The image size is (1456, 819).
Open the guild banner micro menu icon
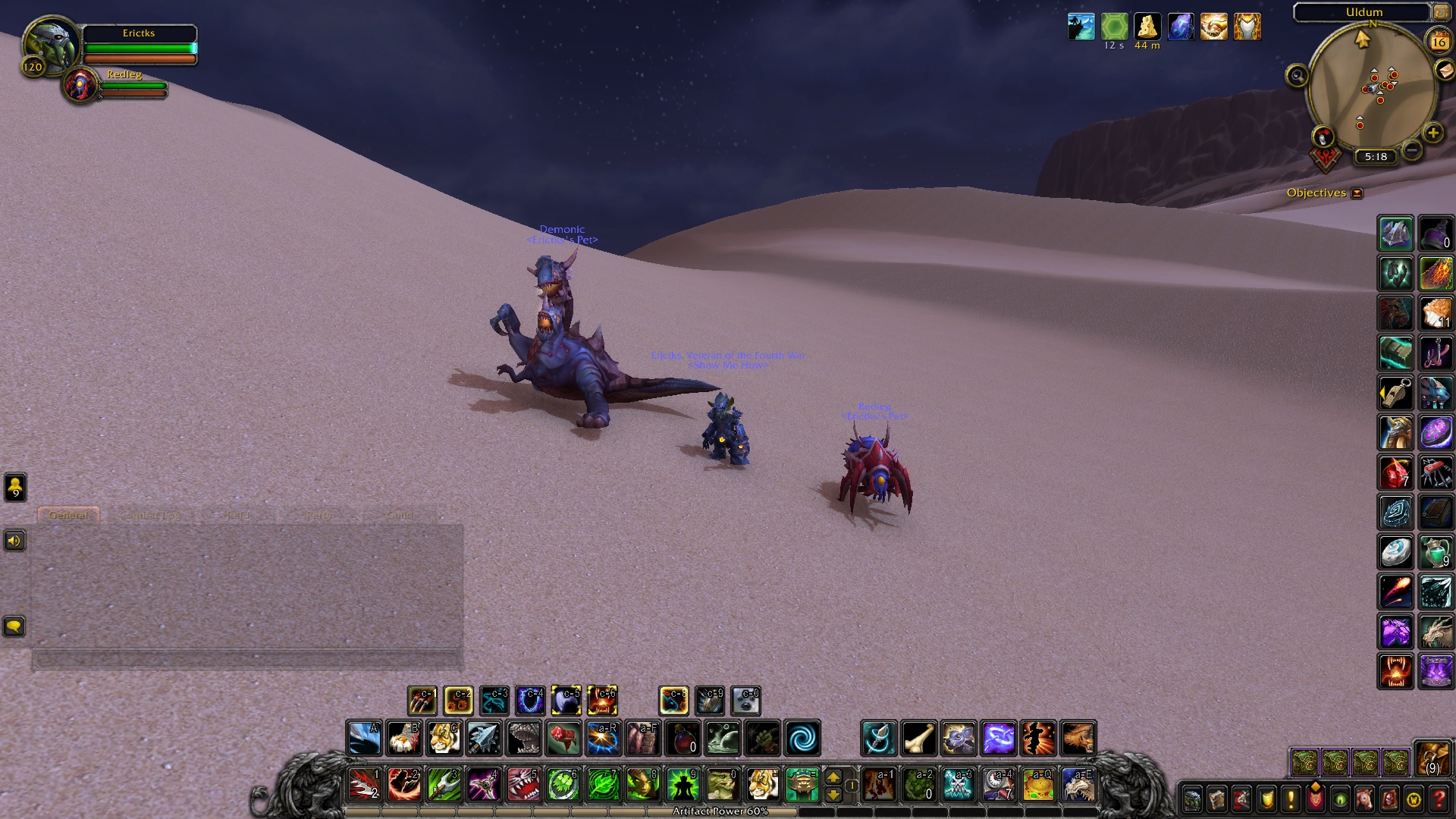coord(1315,798)
